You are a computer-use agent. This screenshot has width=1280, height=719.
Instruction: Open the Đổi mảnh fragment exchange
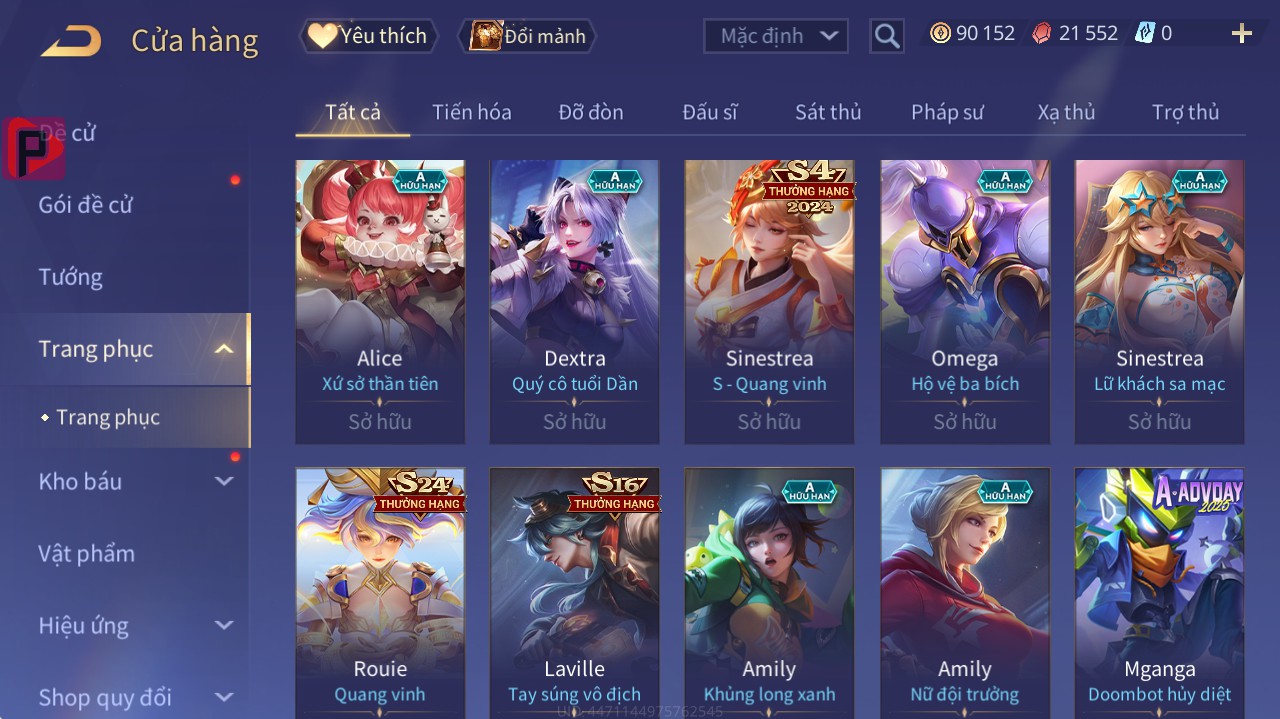click(x=527, y=36)
